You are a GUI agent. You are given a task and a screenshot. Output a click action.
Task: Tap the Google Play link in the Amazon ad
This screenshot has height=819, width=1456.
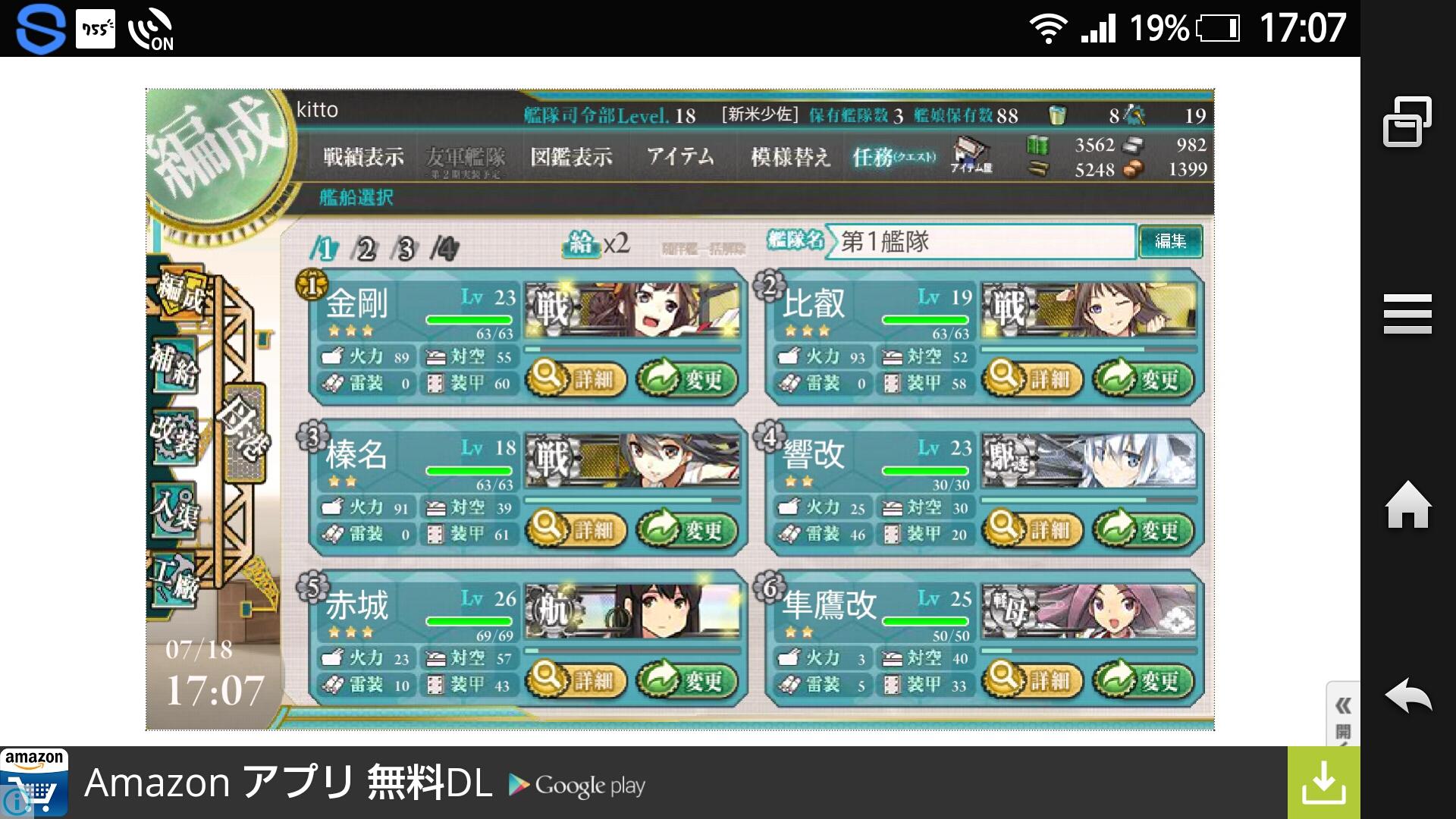click(x=576, y=785)
